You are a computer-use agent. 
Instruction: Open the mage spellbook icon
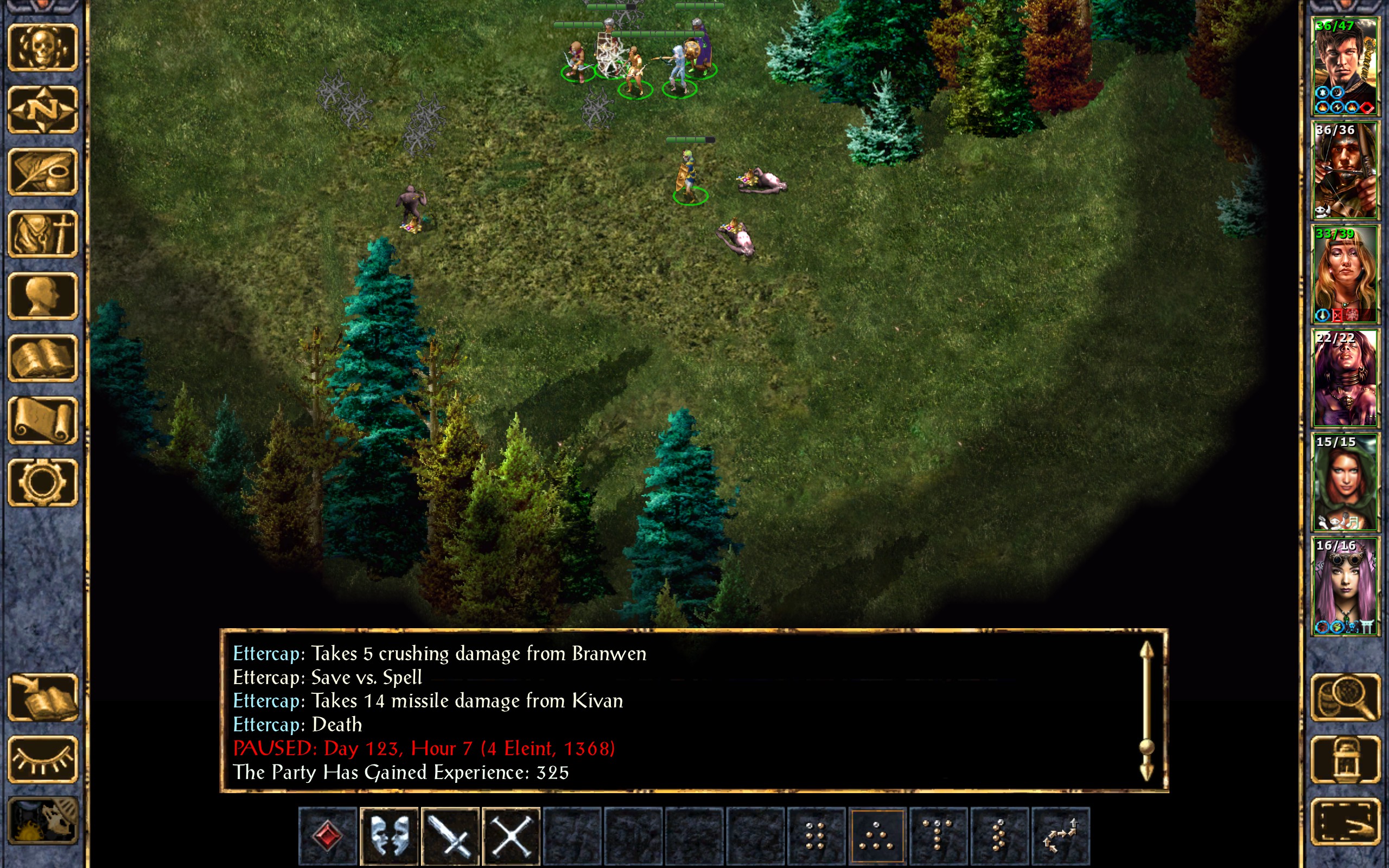(43, 358)
